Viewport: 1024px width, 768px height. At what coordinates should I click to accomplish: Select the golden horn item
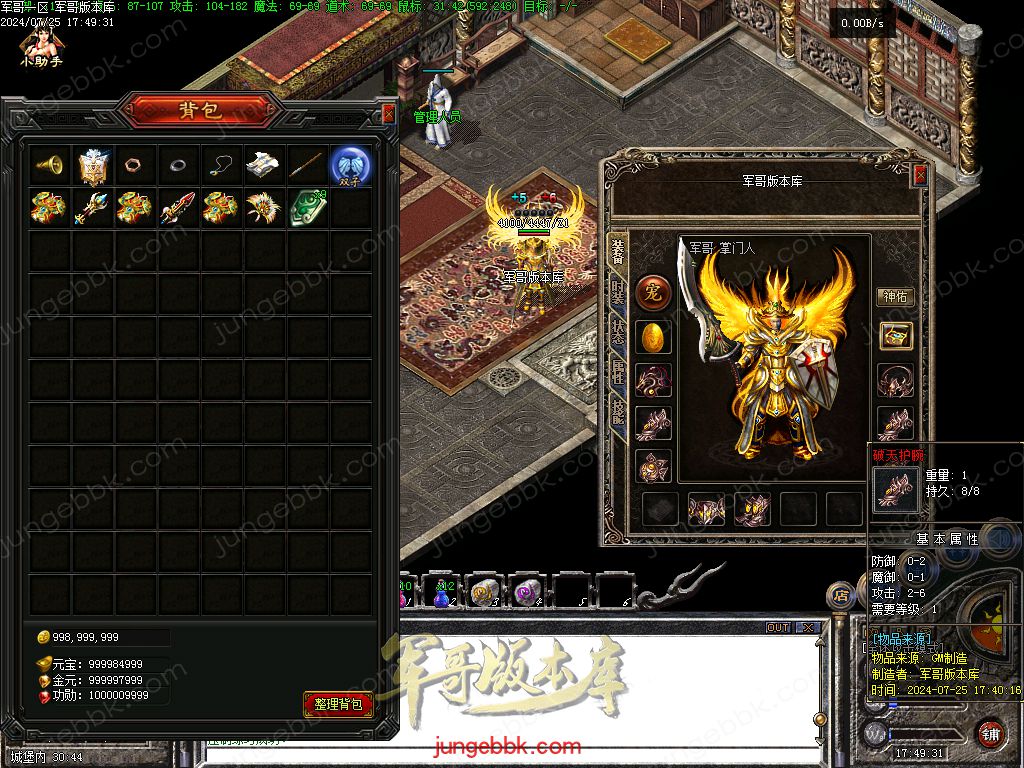tap(49, 165)
